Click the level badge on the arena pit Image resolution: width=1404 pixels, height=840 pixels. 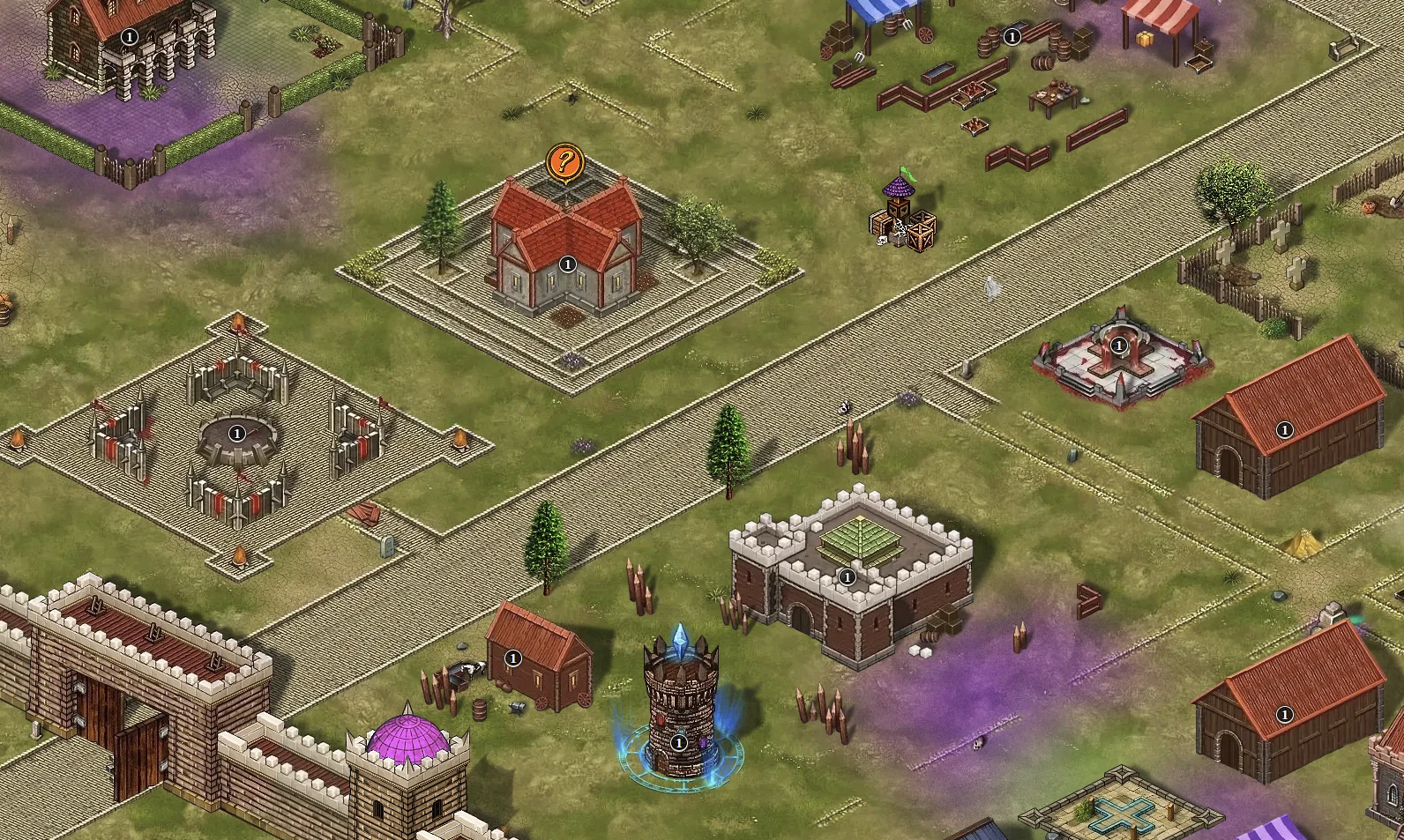pos(236,434)
